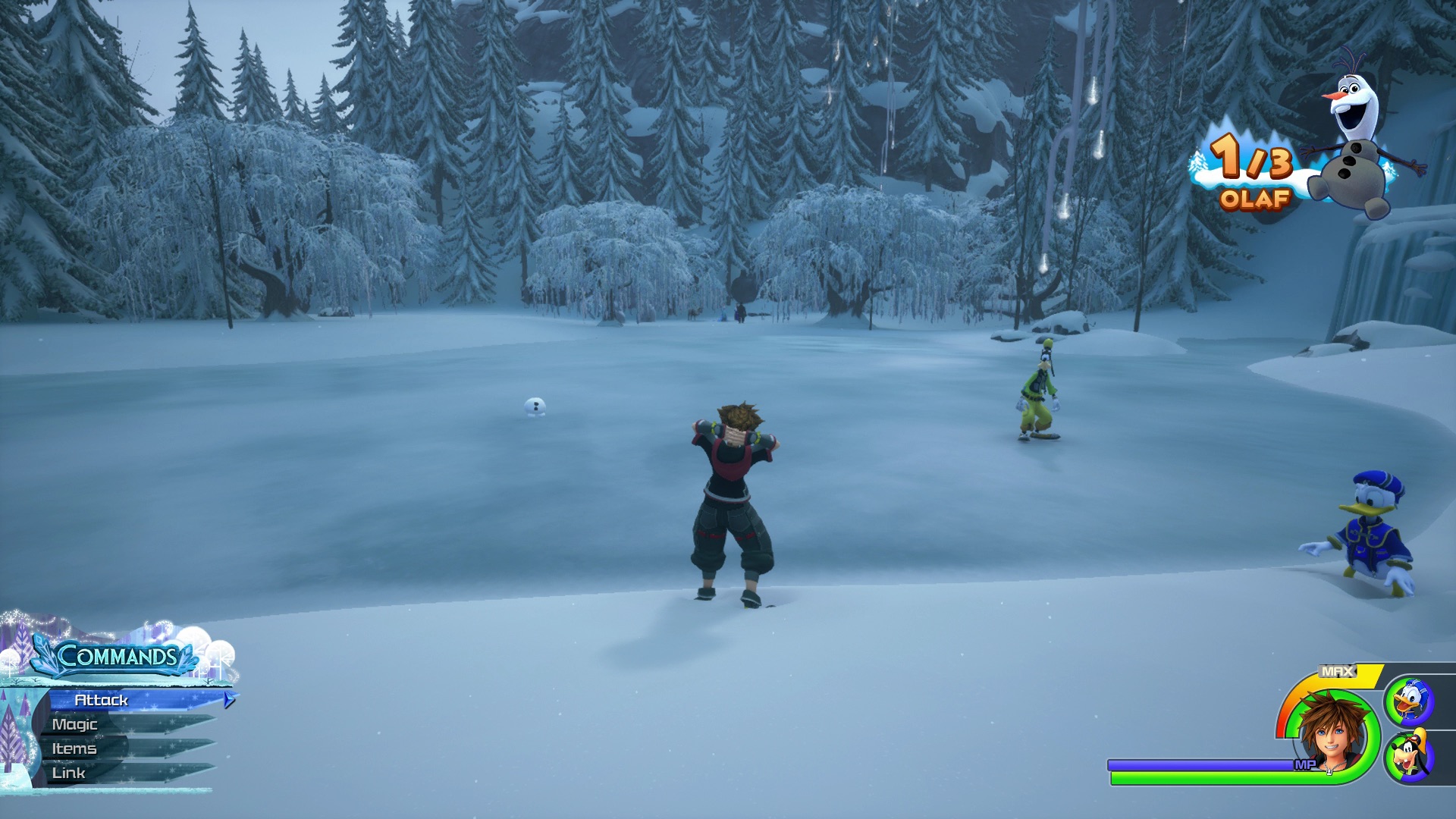Open the Items command list

(74, 748)
